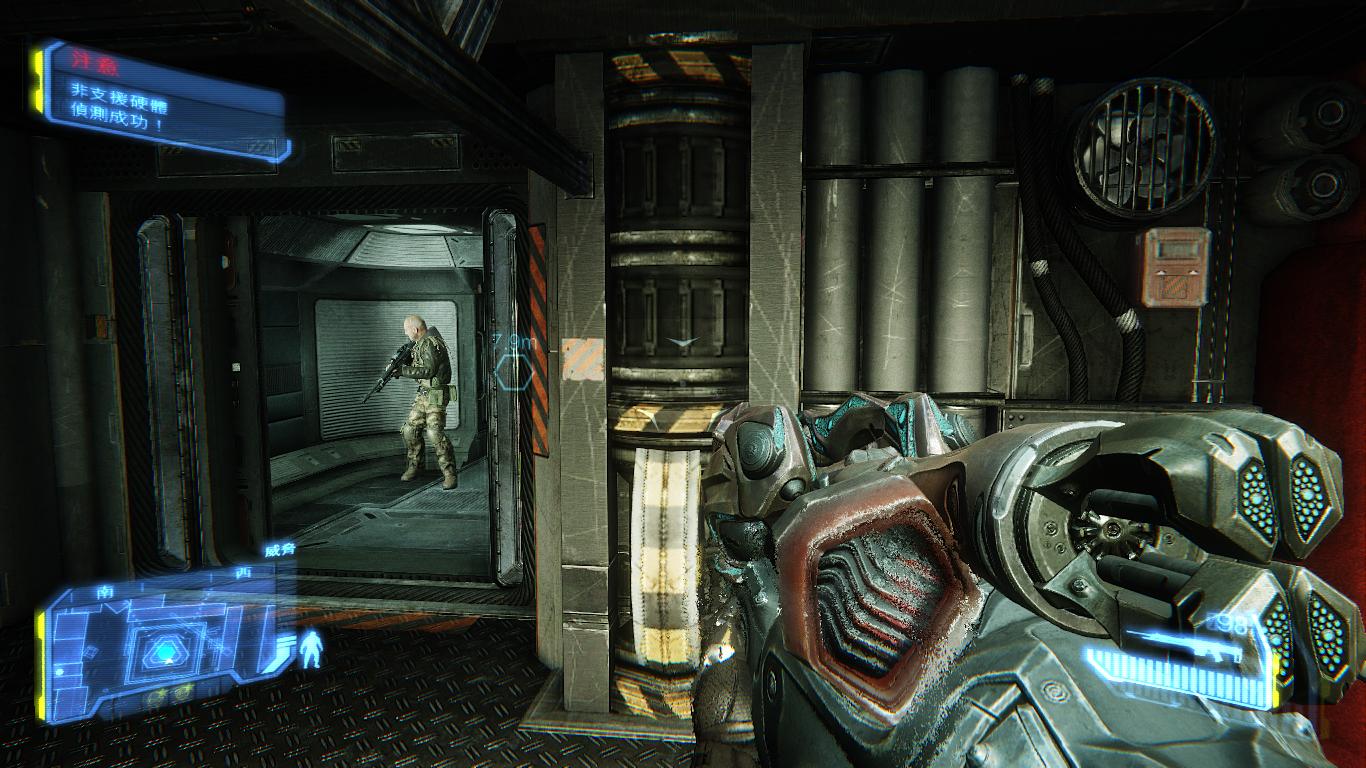
Task: Open the notification panel with Chinese text
Action: [x=160, y=100]
